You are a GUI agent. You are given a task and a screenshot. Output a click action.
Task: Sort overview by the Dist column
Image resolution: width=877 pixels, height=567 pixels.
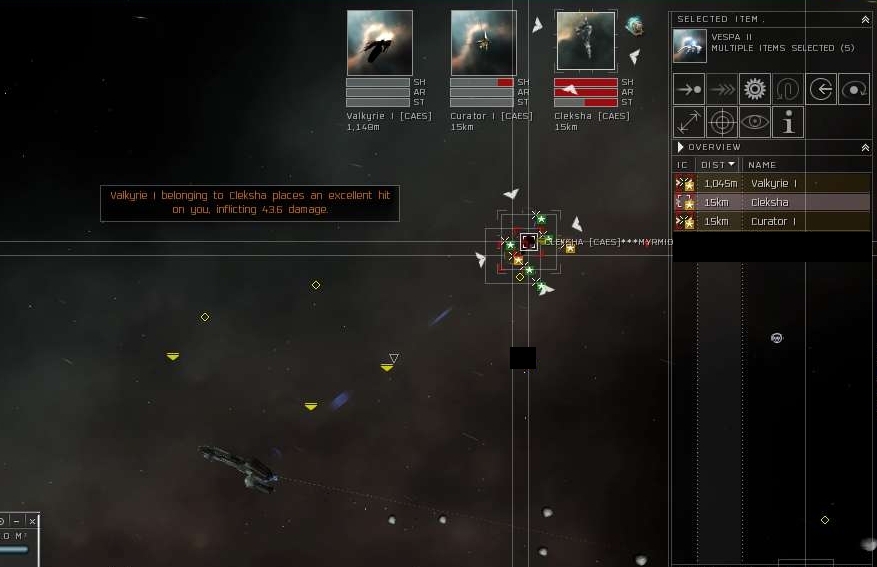tap(718, 165)
